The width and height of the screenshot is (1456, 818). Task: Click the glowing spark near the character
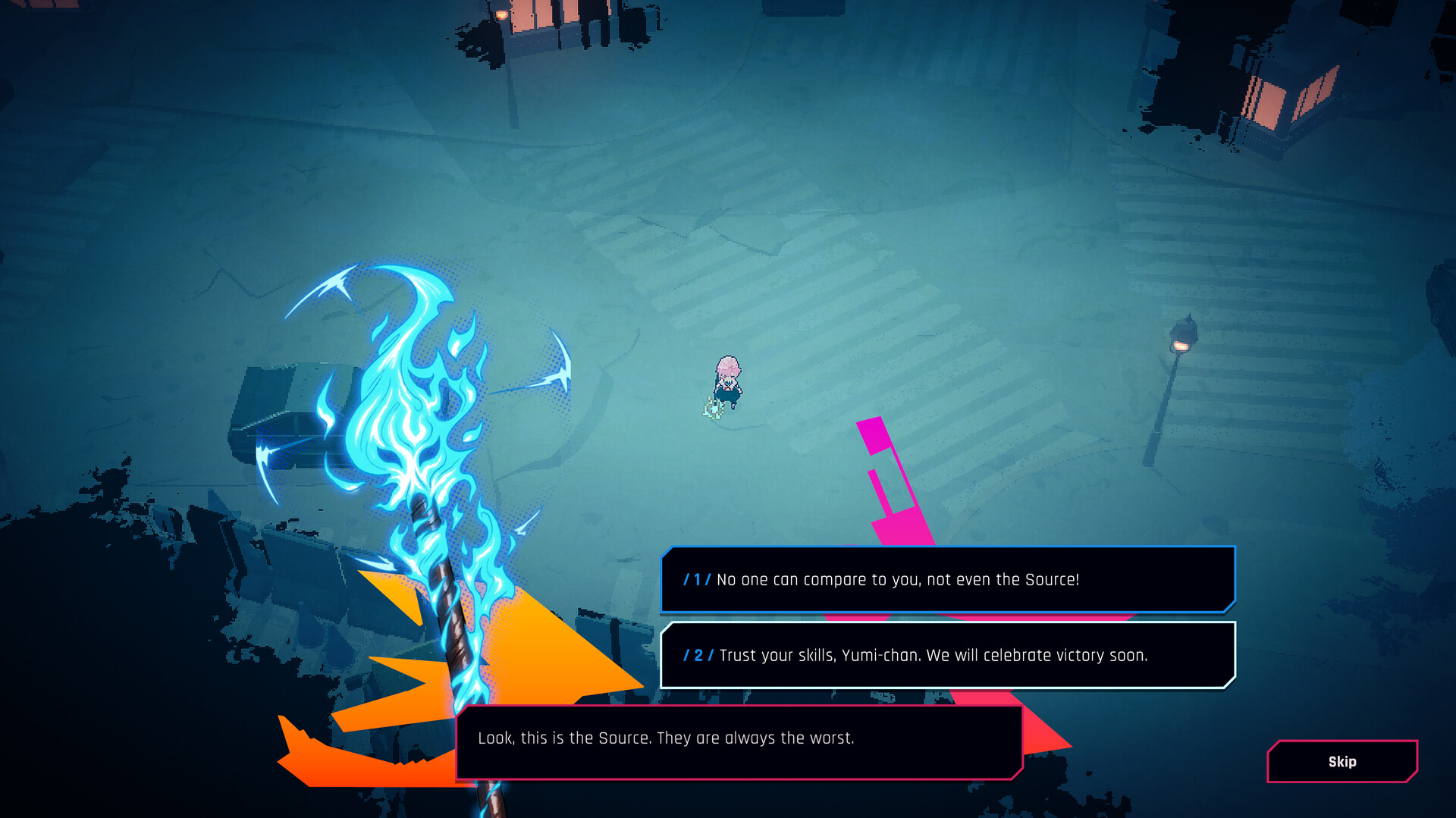(713, 410)
